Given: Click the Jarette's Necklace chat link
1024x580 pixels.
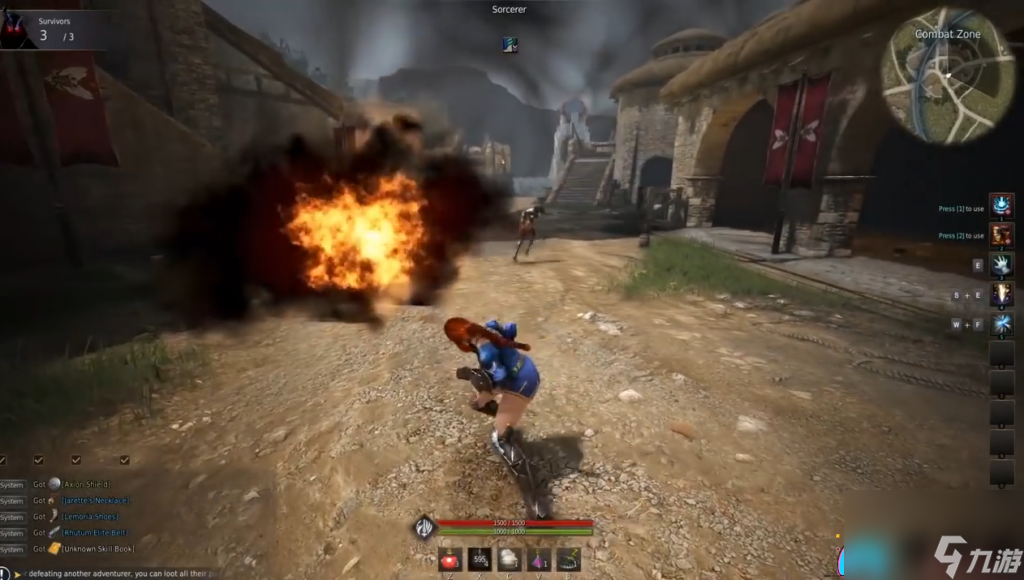Looking at the screenshot, I should pos(96,500).
